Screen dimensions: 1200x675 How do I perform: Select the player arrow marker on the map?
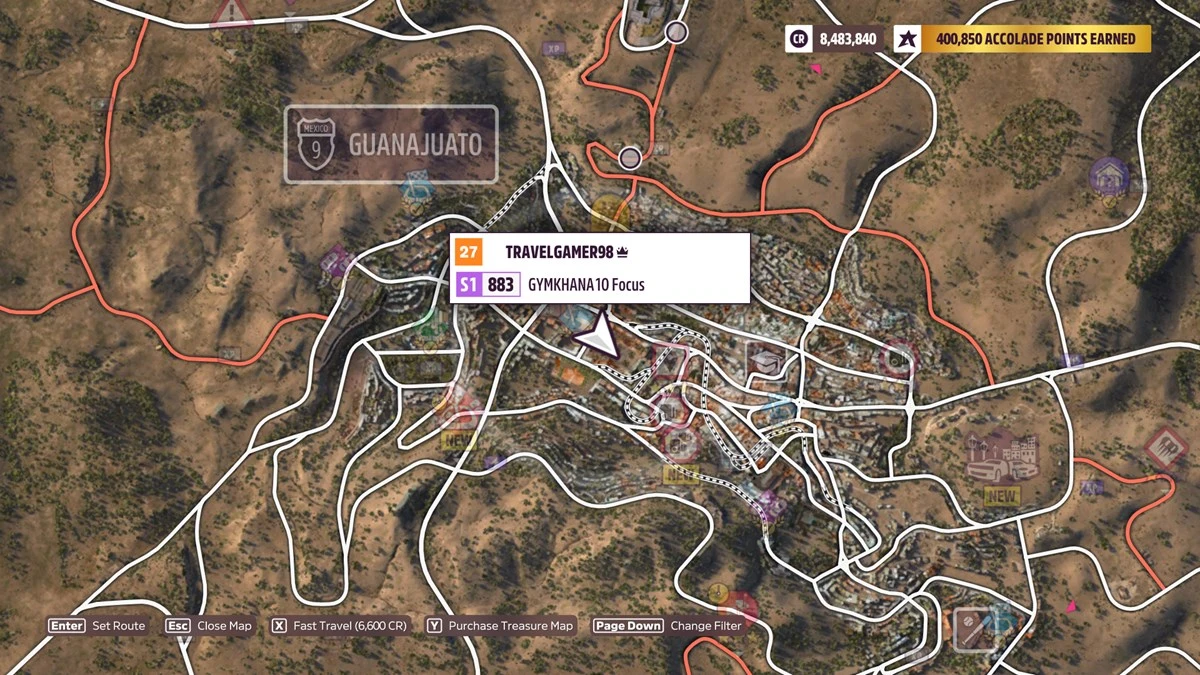click(x=597, y=338)
